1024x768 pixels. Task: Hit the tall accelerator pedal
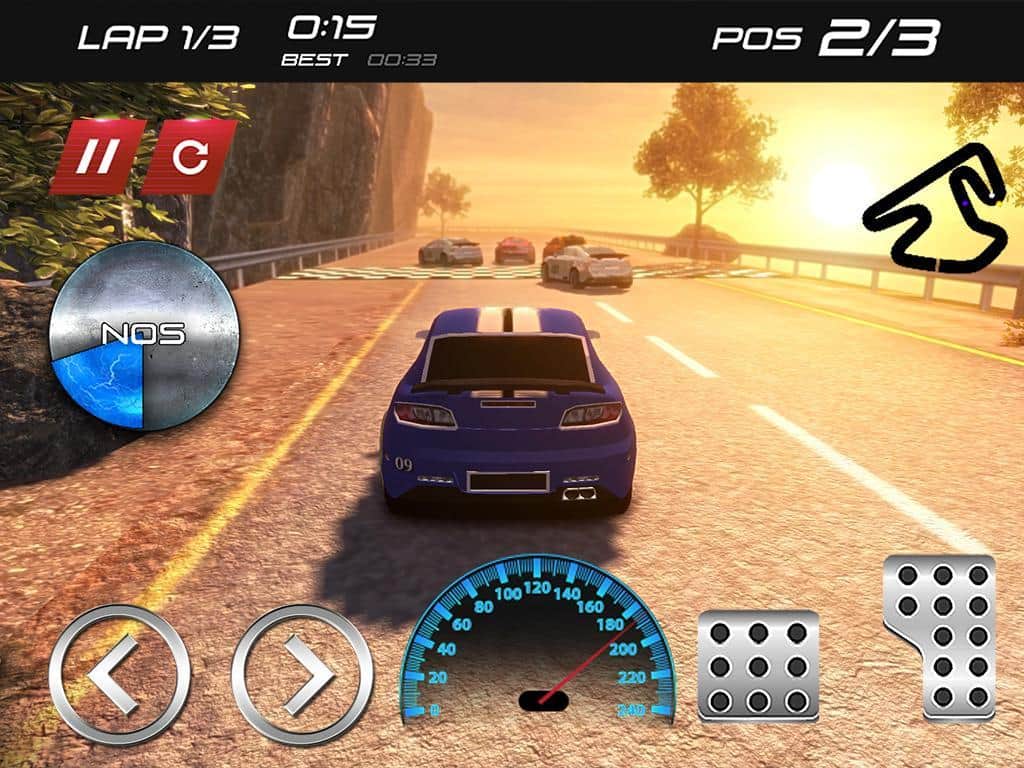[941, 636]
